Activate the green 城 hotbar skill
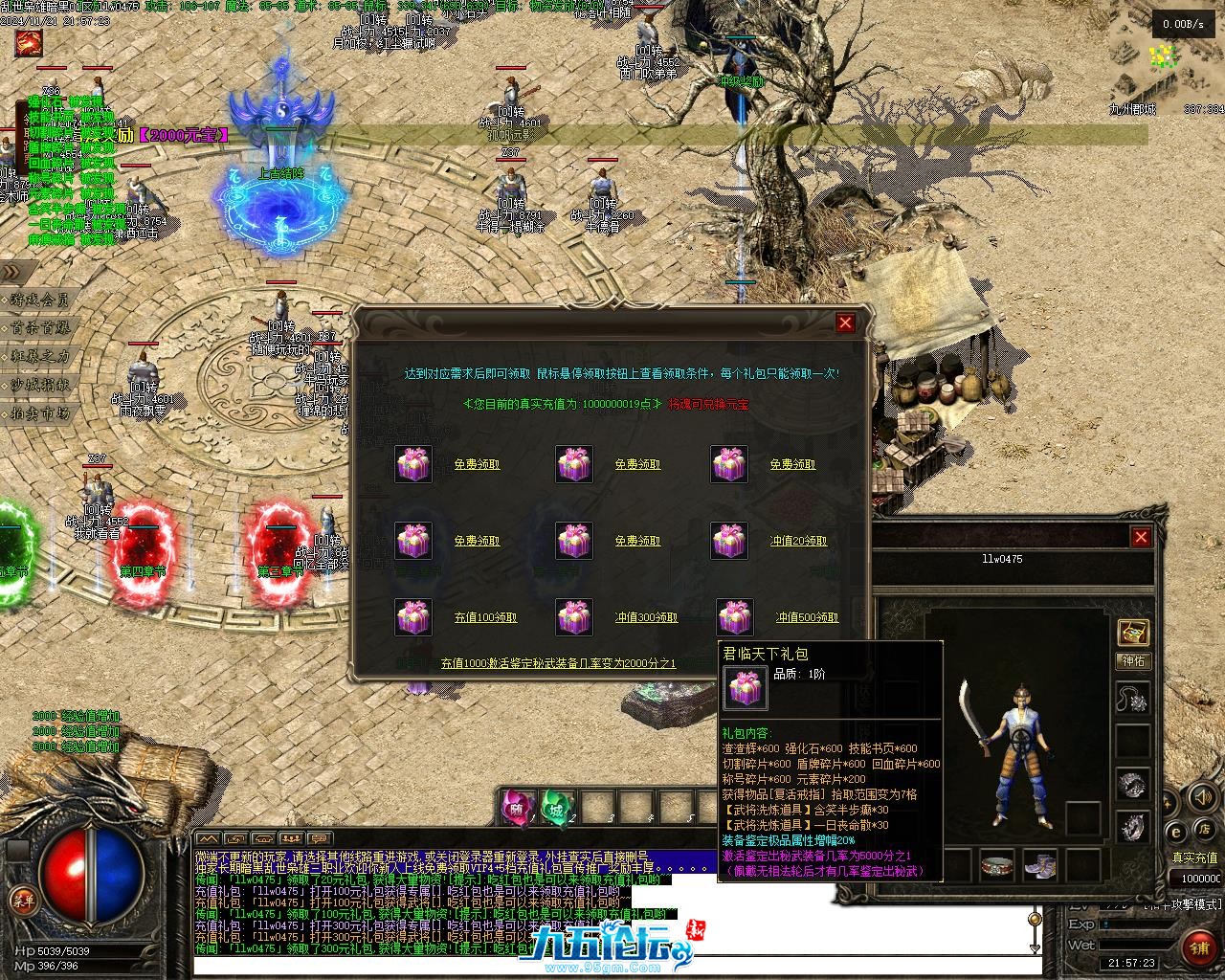The image size is (1225, 980). tap(555, 809)
